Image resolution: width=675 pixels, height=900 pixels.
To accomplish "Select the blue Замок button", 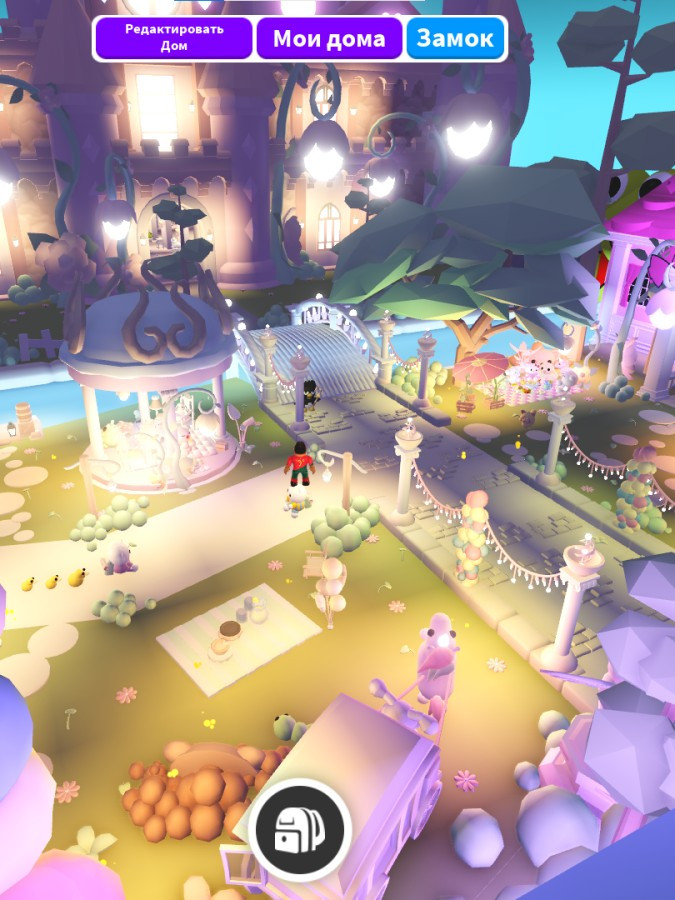I will 455,39.
